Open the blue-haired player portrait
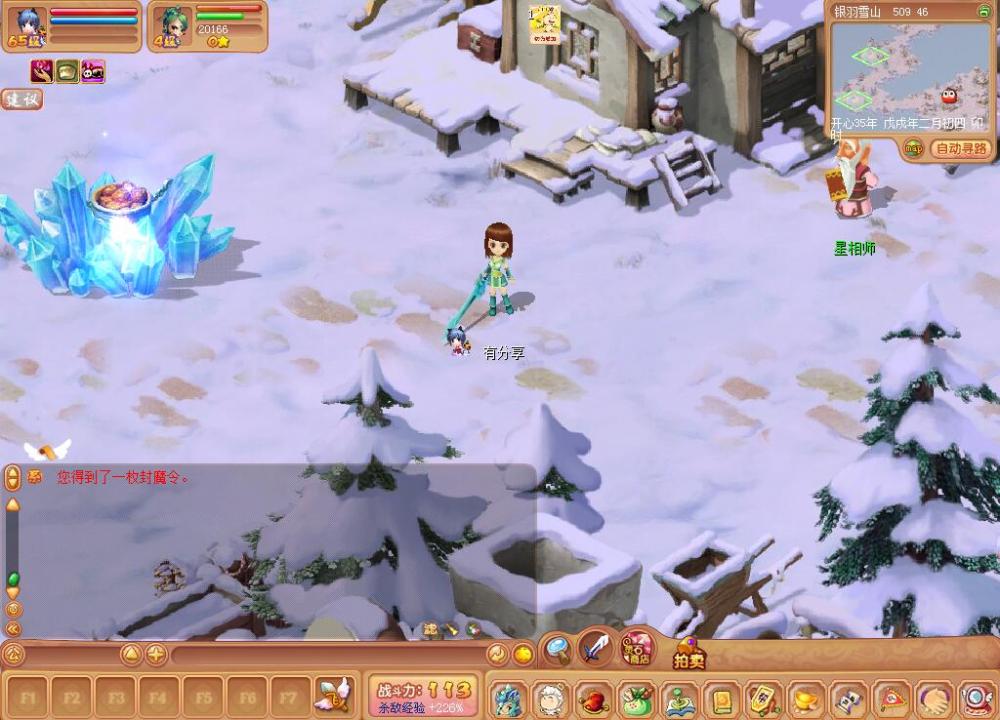Viewport: 1000px width, 720px height. [28, 24]
